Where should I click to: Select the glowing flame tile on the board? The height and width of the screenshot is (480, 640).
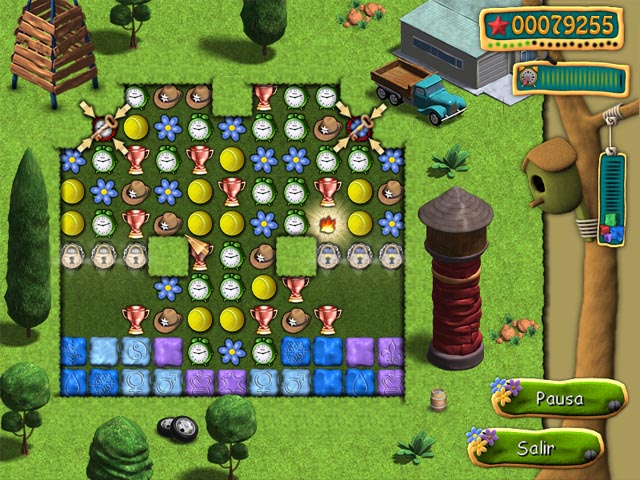[326, 223]
